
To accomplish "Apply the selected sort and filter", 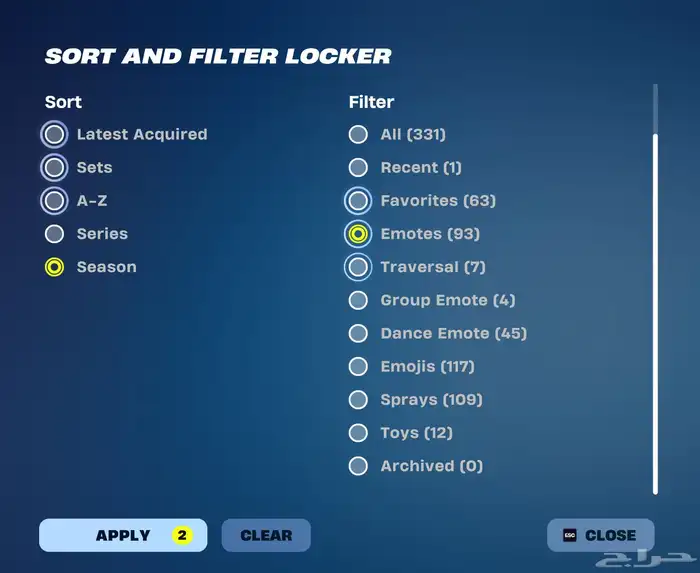I will [x=123, y=535].
